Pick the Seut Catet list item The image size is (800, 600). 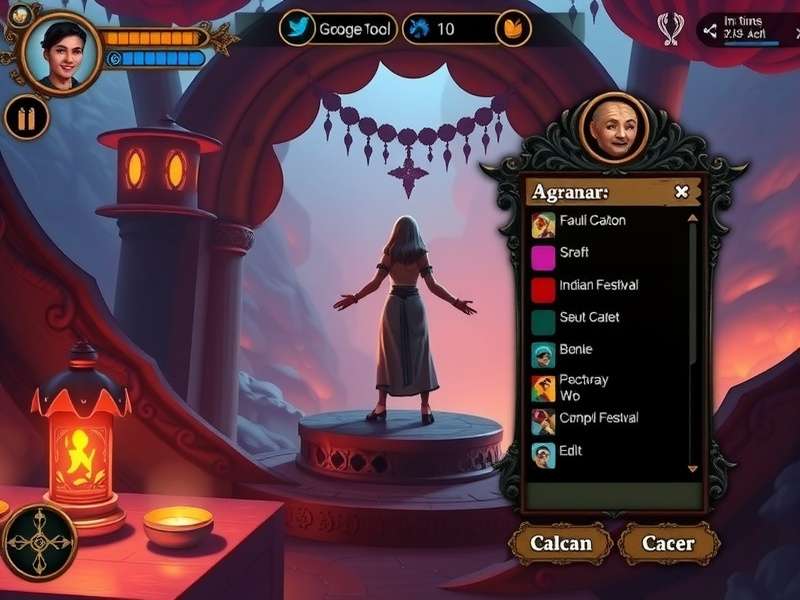tap(589, 318)
